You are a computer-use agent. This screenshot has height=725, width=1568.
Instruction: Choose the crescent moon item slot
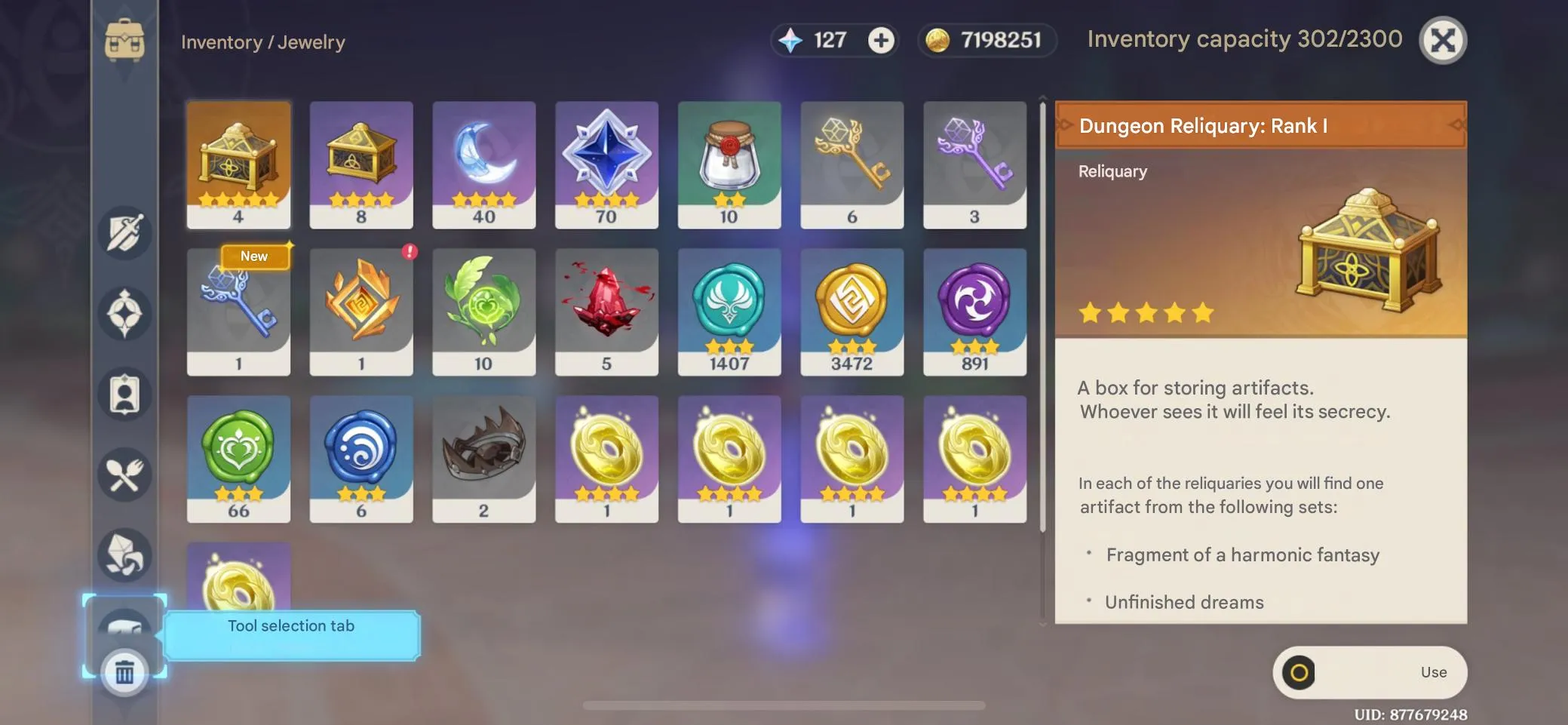click(x=483, y=164)
